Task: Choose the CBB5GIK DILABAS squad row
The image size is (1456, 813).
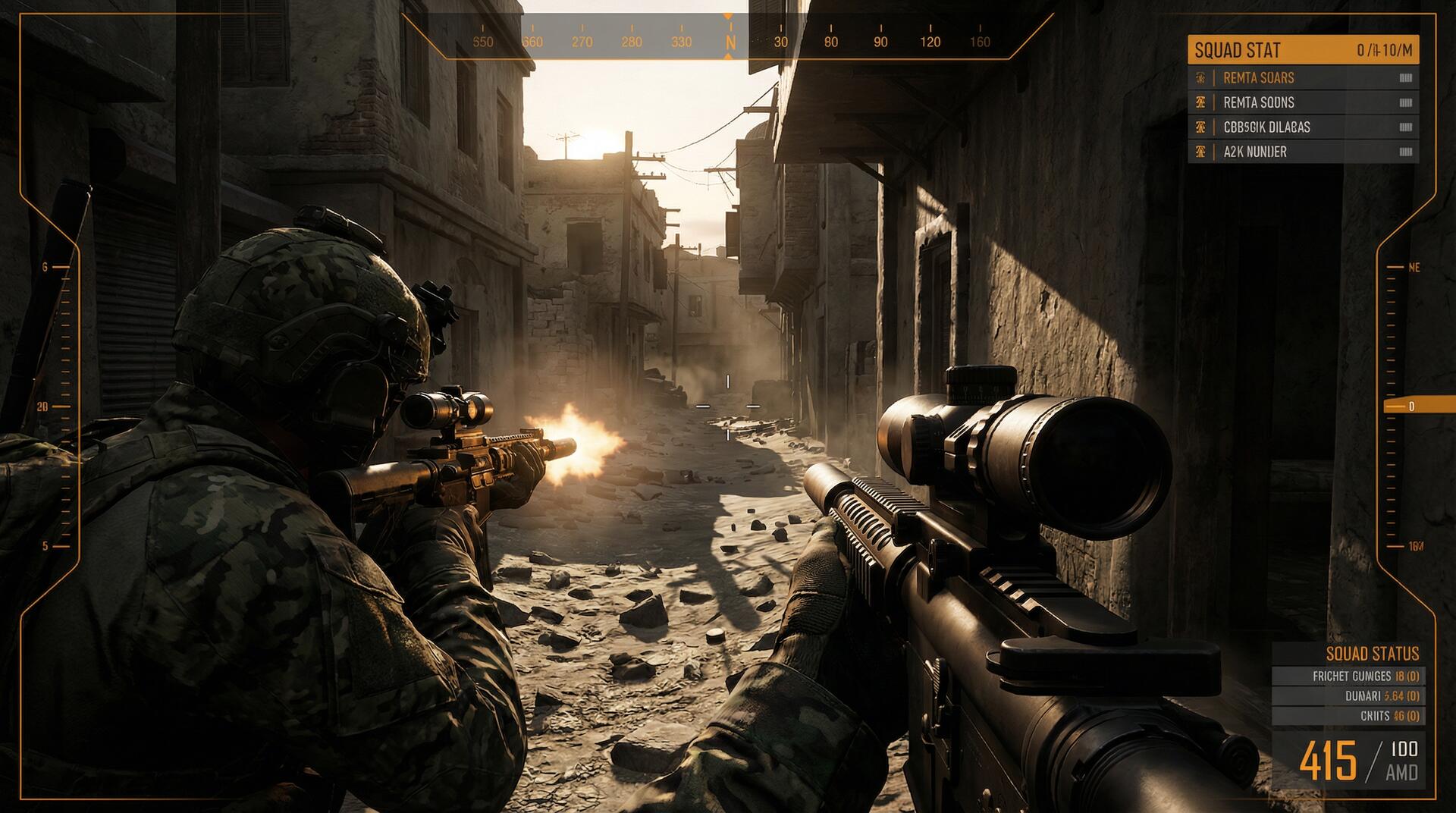Action: (x=1303, y=127)
